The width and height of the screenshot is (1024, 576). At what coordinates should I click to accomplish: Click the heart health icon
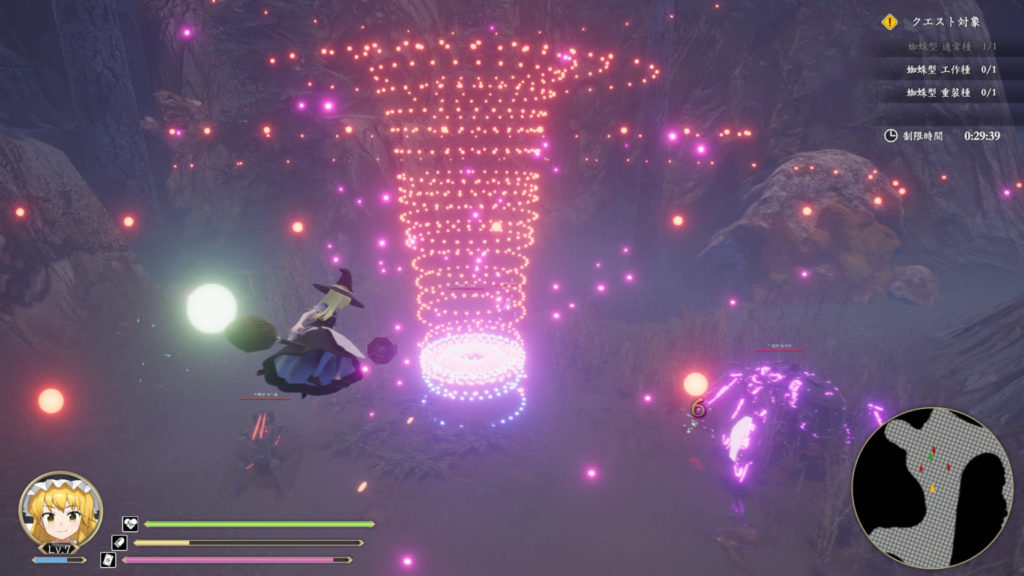[x=130, y=523]
